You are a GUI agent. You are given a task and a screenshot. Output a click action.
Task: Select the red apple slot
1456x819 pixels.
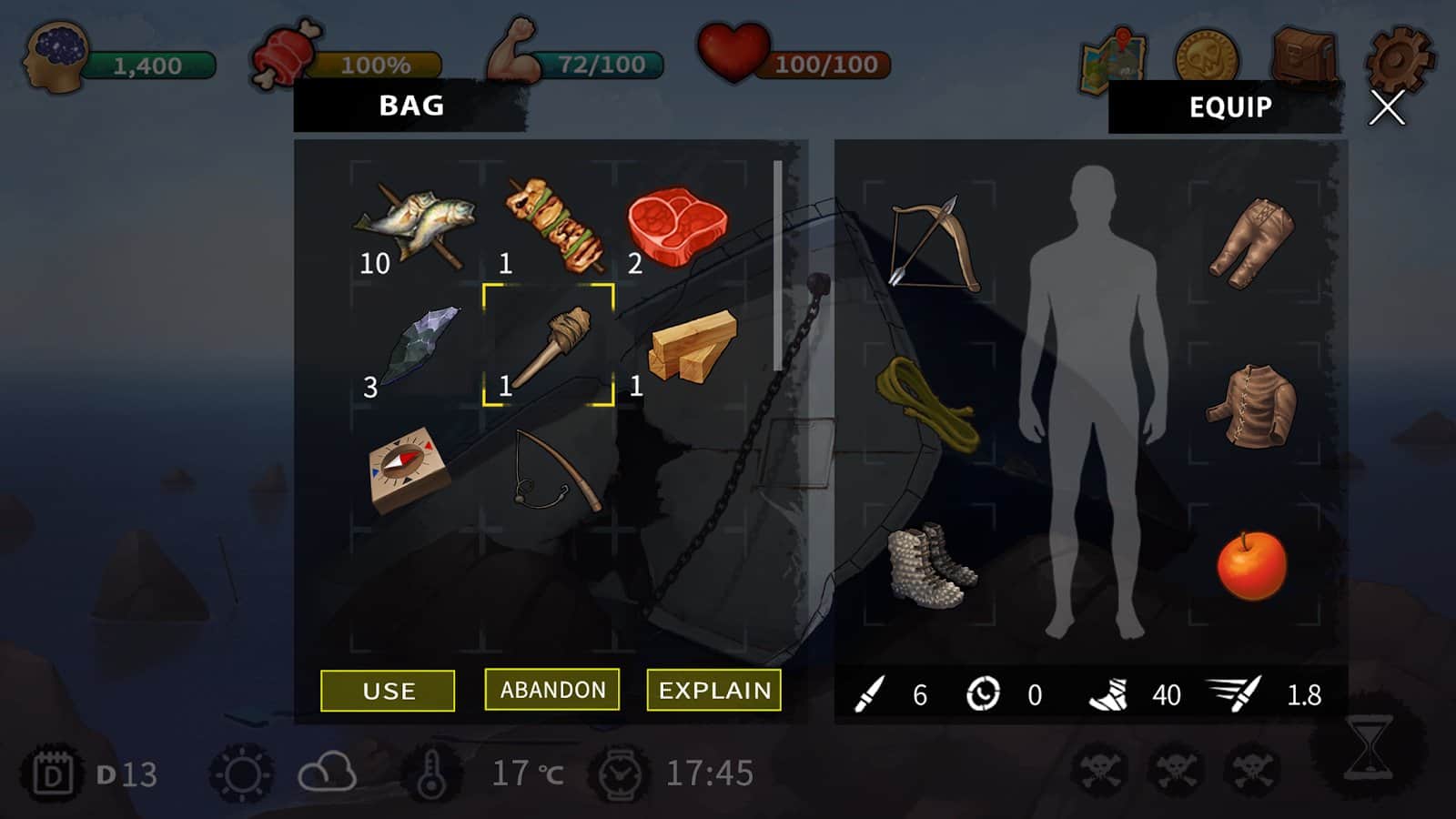pyautogui.click(x=1252, y=565)
